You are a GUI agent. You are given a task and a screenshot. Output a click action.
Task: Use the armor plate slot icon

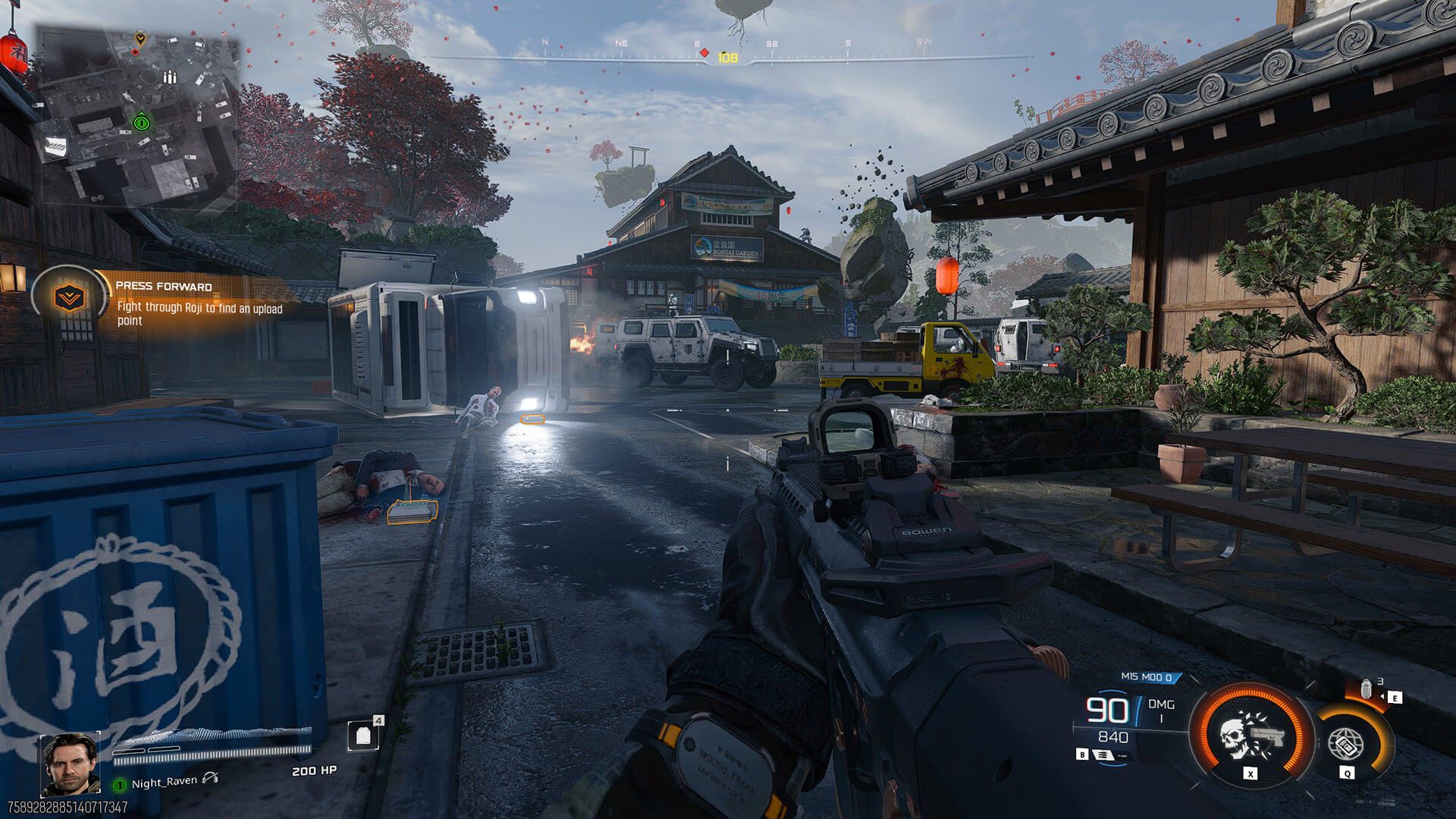click(x=363, y=735)
